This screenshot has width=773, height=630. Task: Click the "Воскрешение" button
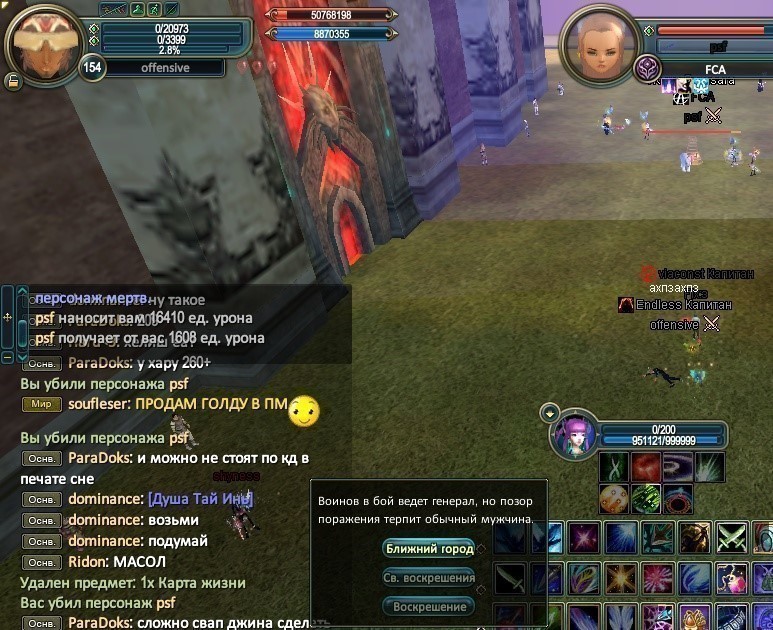(x=428, y=607)
